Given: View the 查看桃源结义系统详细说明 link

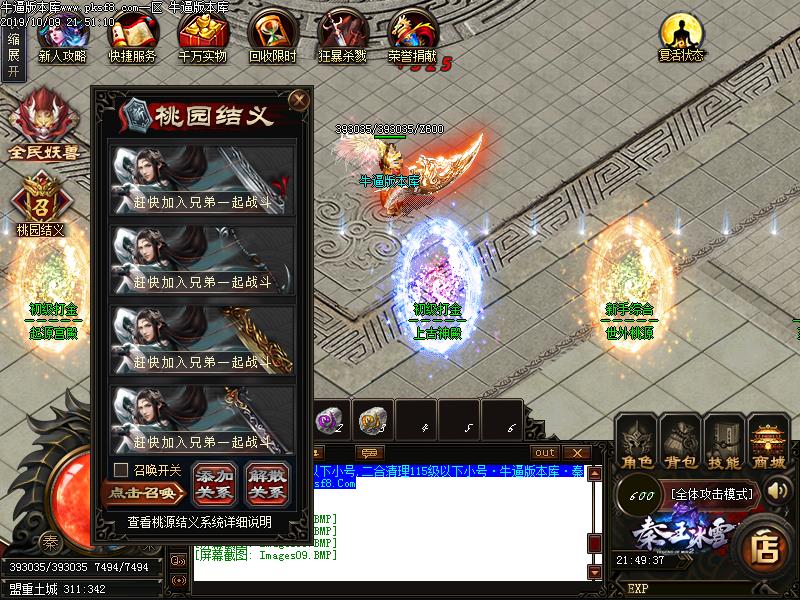Looking at the screenshot, I should pyautogui.click(x=199, y=522).
